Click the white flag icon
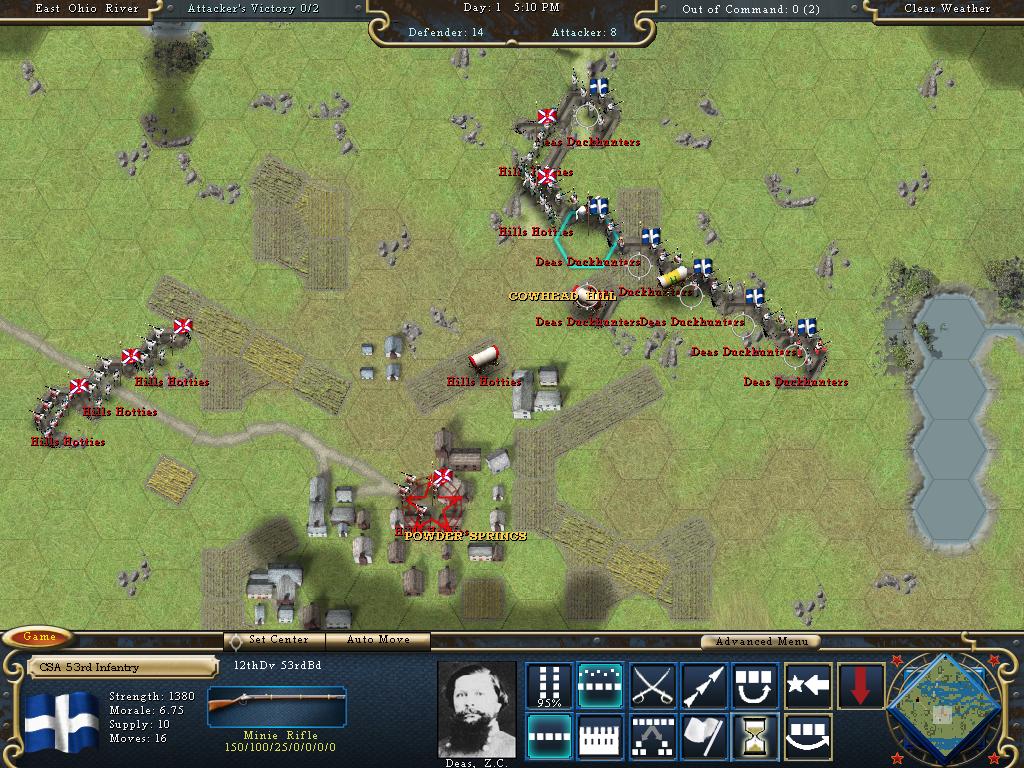 click(705, 737)
